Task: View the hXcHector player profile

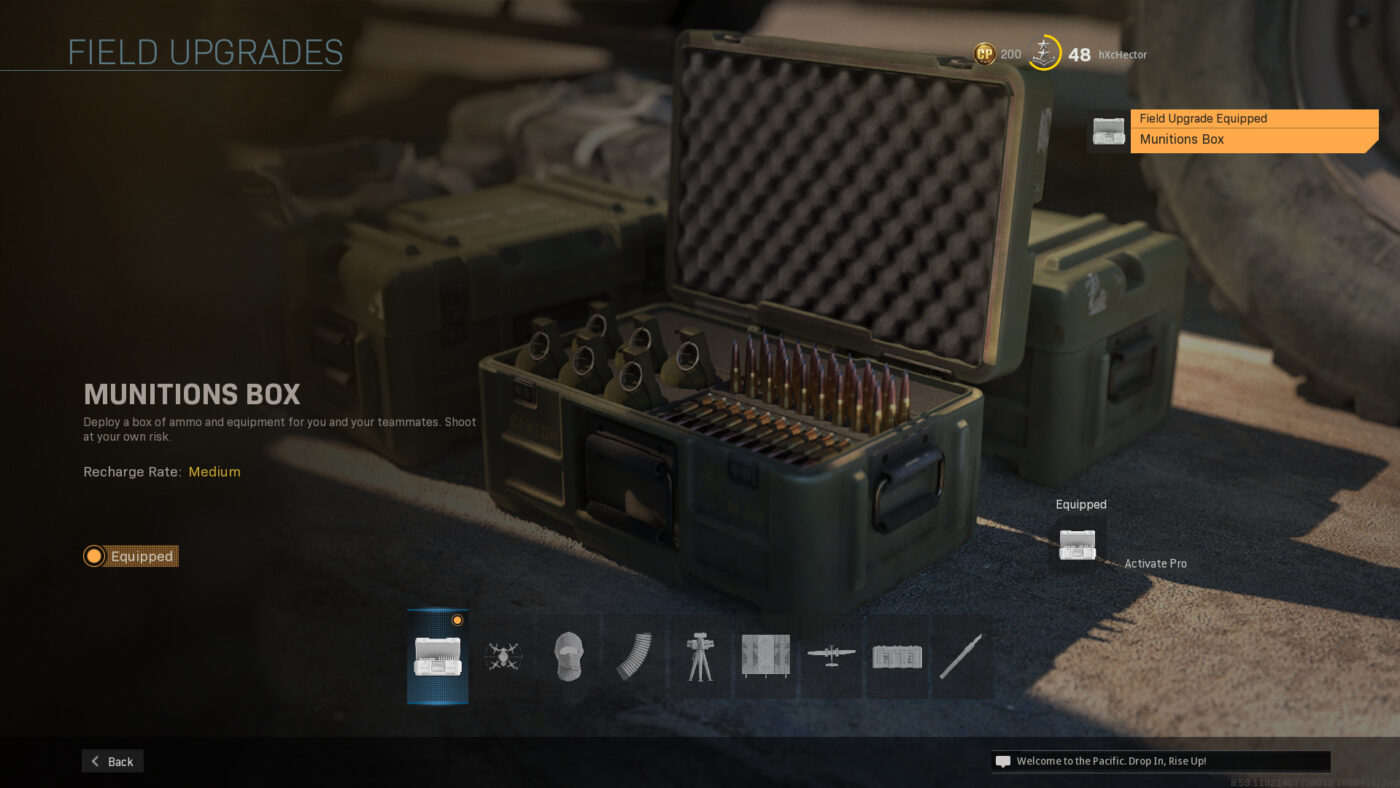Action: tap(1122, 55)
